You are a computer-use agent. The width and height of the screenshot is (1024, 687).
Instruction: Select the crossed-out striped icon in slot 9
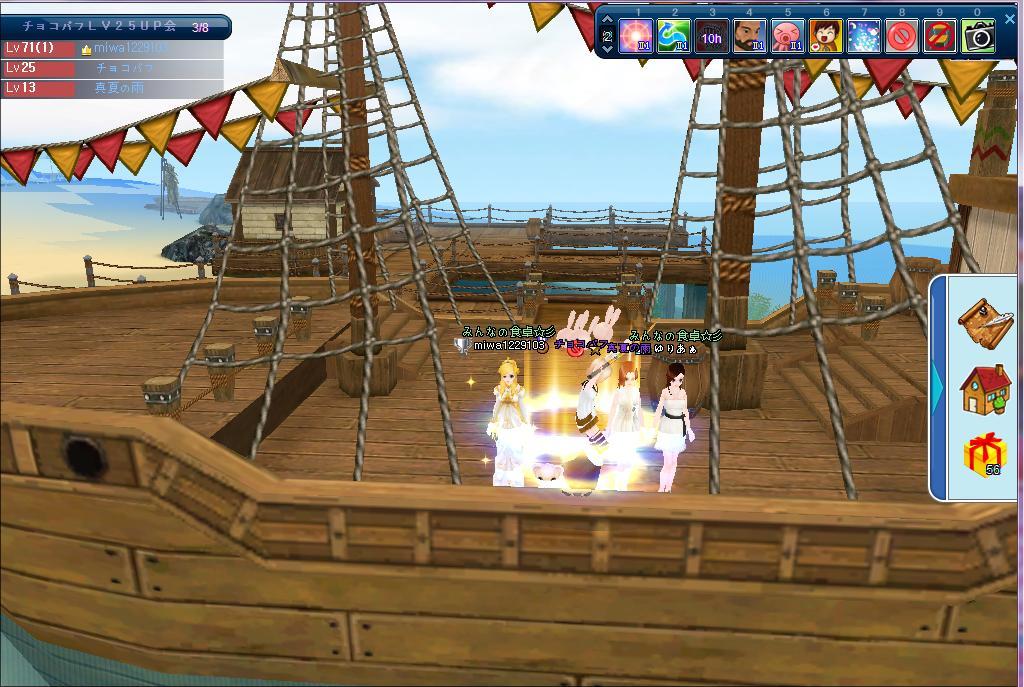click(x=940, y=38)
